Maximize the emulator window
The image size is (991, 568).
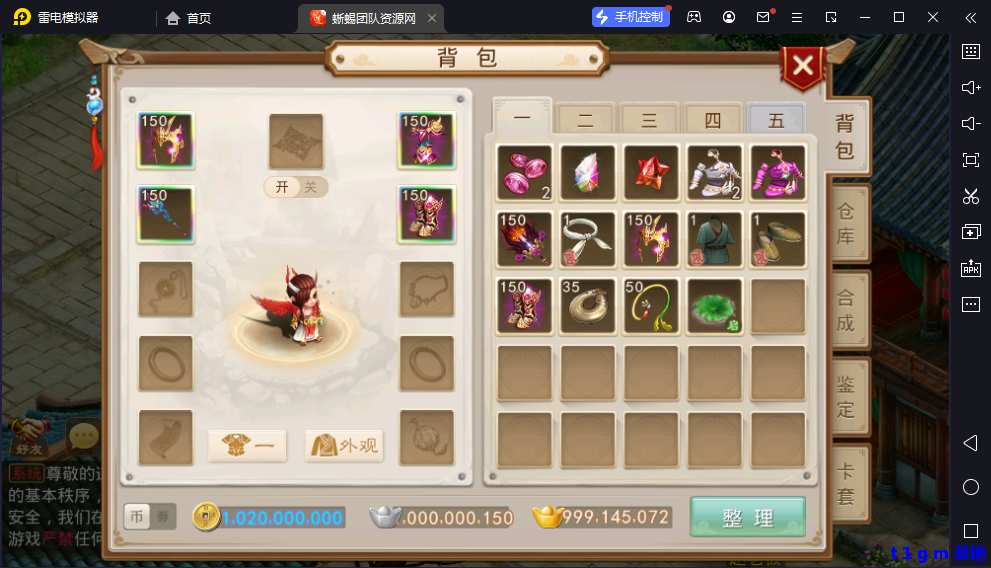(899, 17)
